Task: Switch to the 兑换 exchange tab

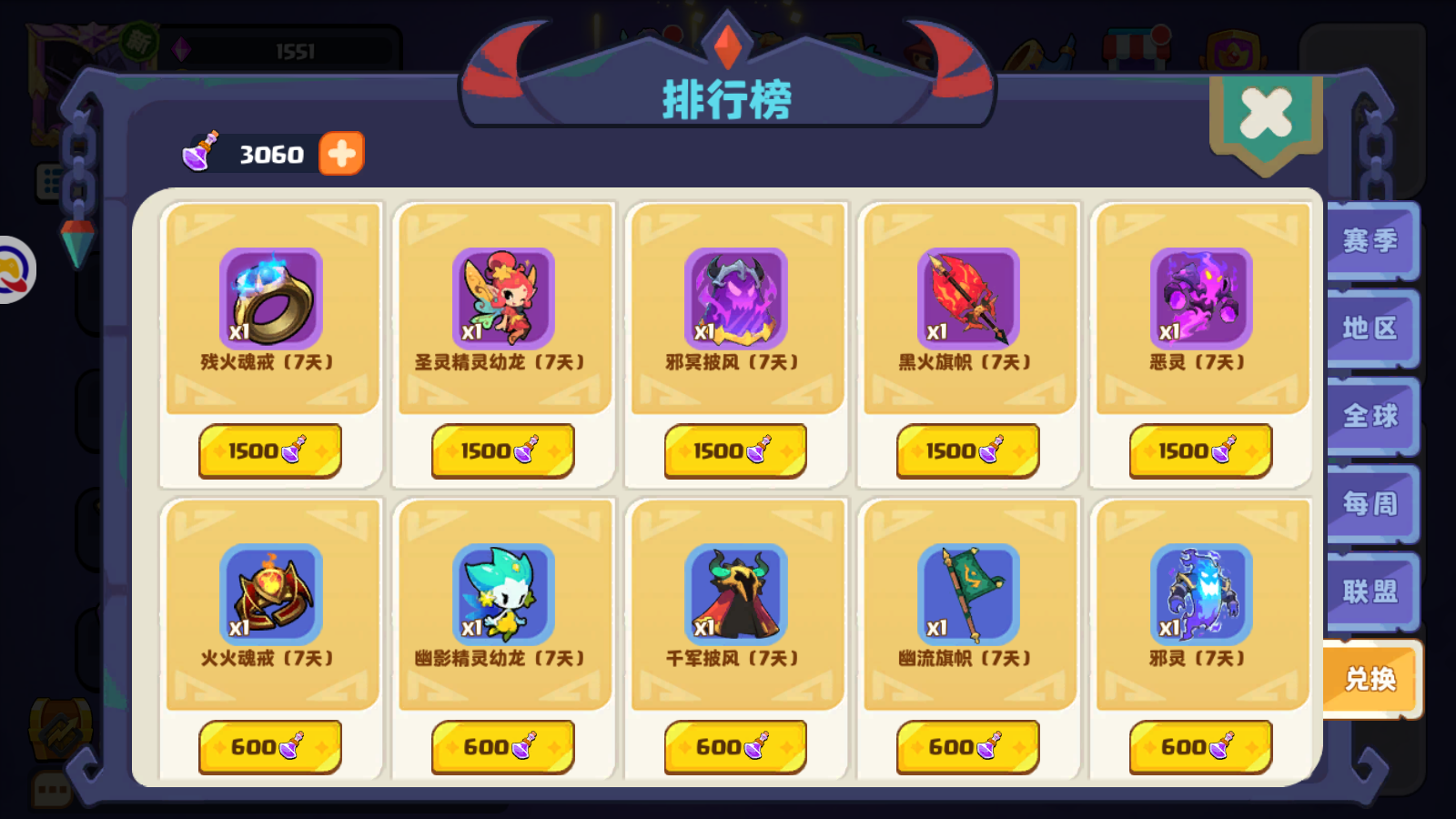Action: coord(1370,679)
